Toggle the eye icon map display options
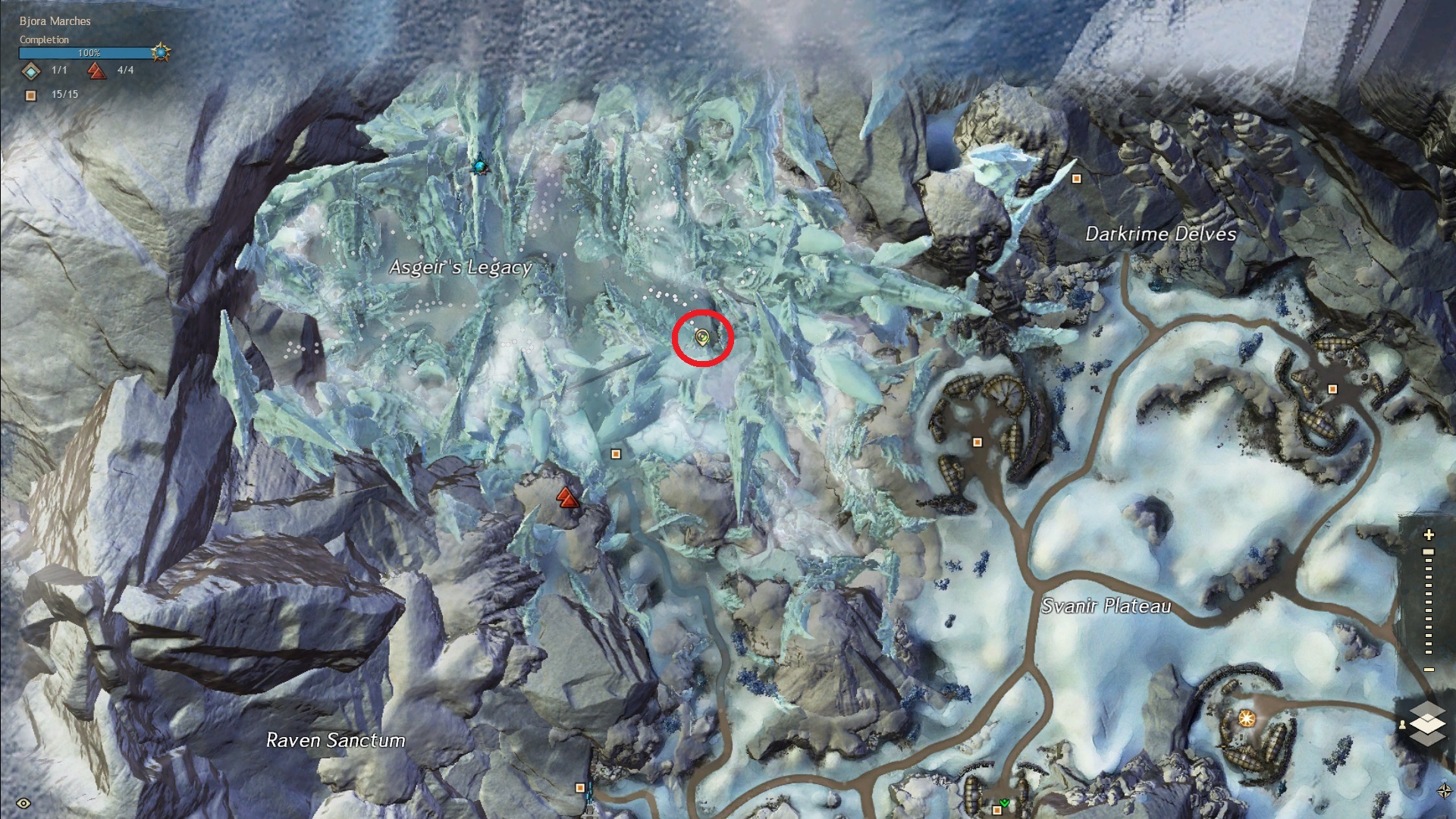Image resolution: width=1456 pixels, height=819 pixels. click(x=24, y=803)
